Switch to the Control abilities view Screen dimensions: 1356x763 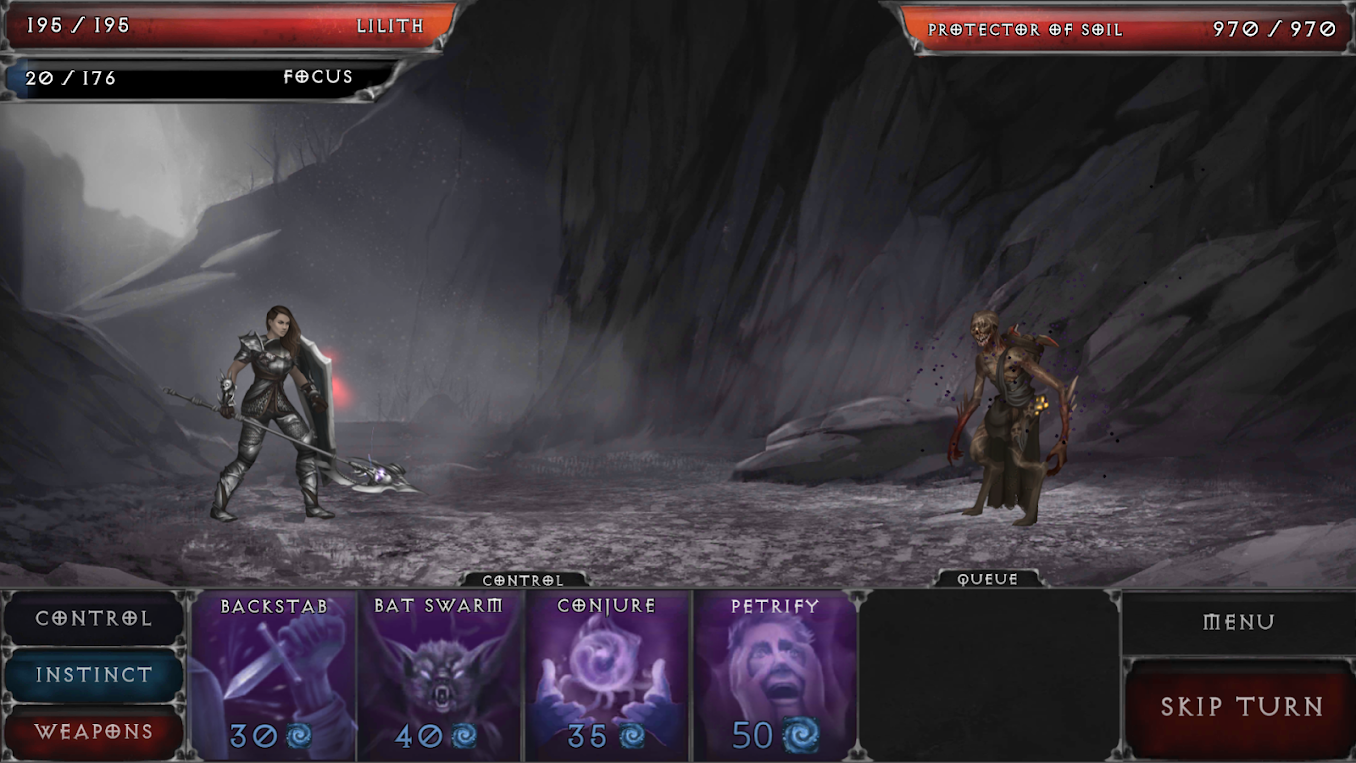pos(93,618)
